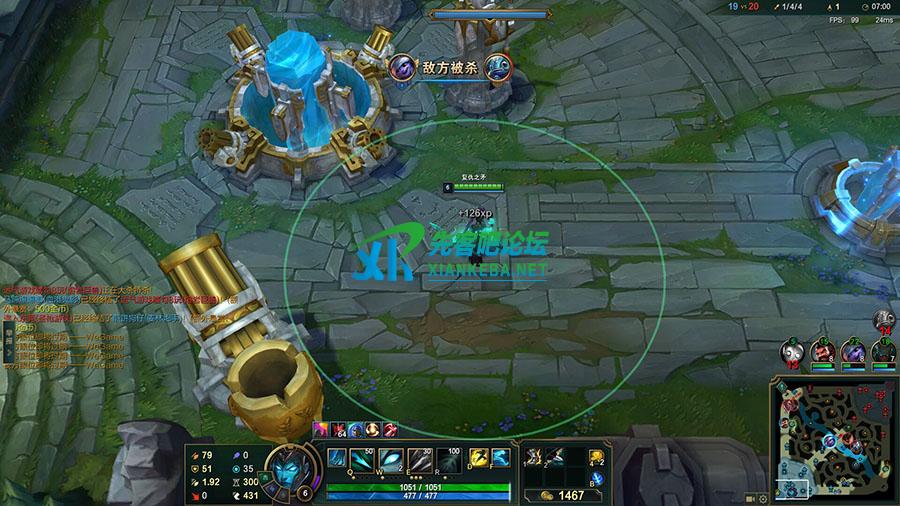Select the yellow Flash summoner spell

[x=480, y=458]
